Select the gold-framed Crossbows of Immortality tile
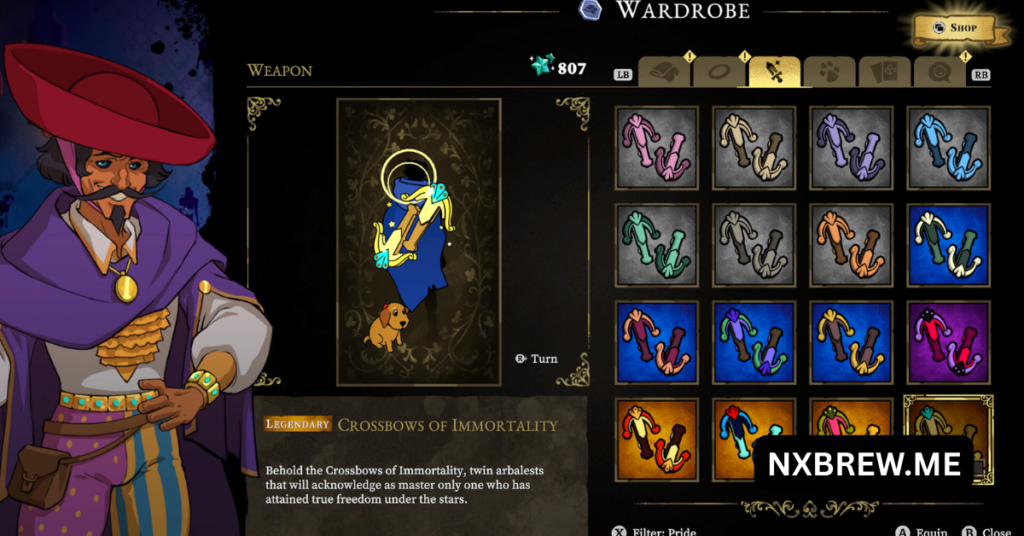The image size is (1024, 536). [x=948, y=416]
